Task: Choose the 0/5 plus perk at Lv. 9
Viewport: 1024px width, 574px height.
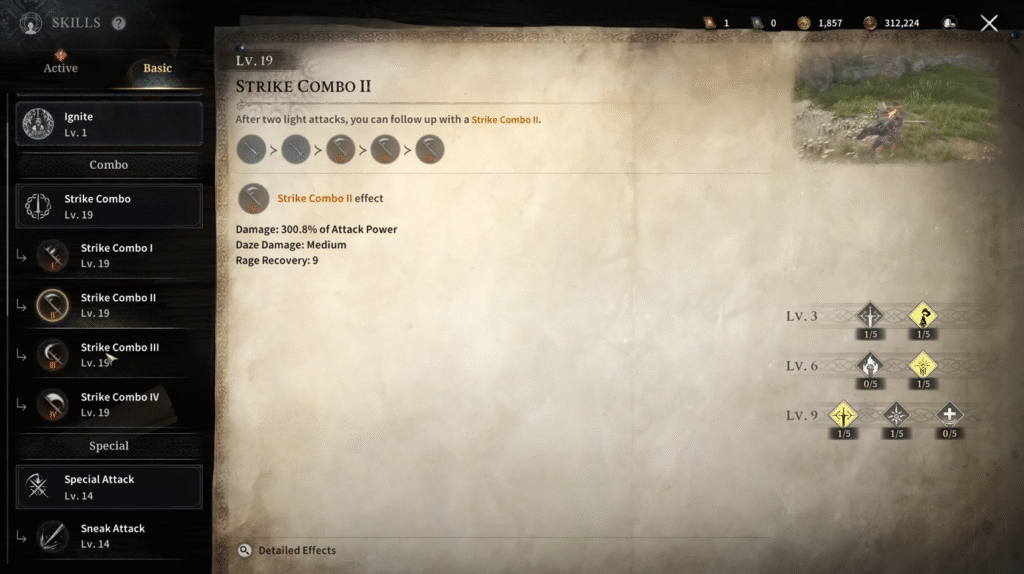Action: coord(948,415)
